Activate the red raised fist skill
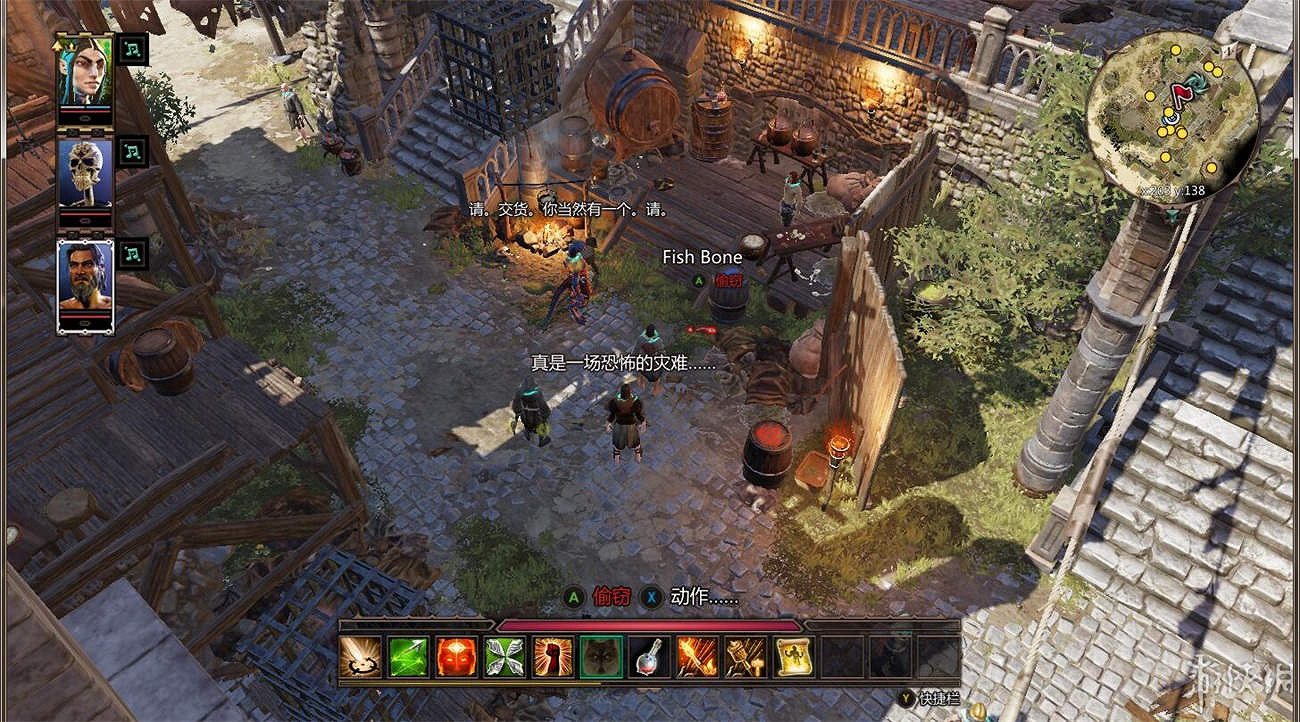Viewport: 1300px width, 722px height. 553,656
